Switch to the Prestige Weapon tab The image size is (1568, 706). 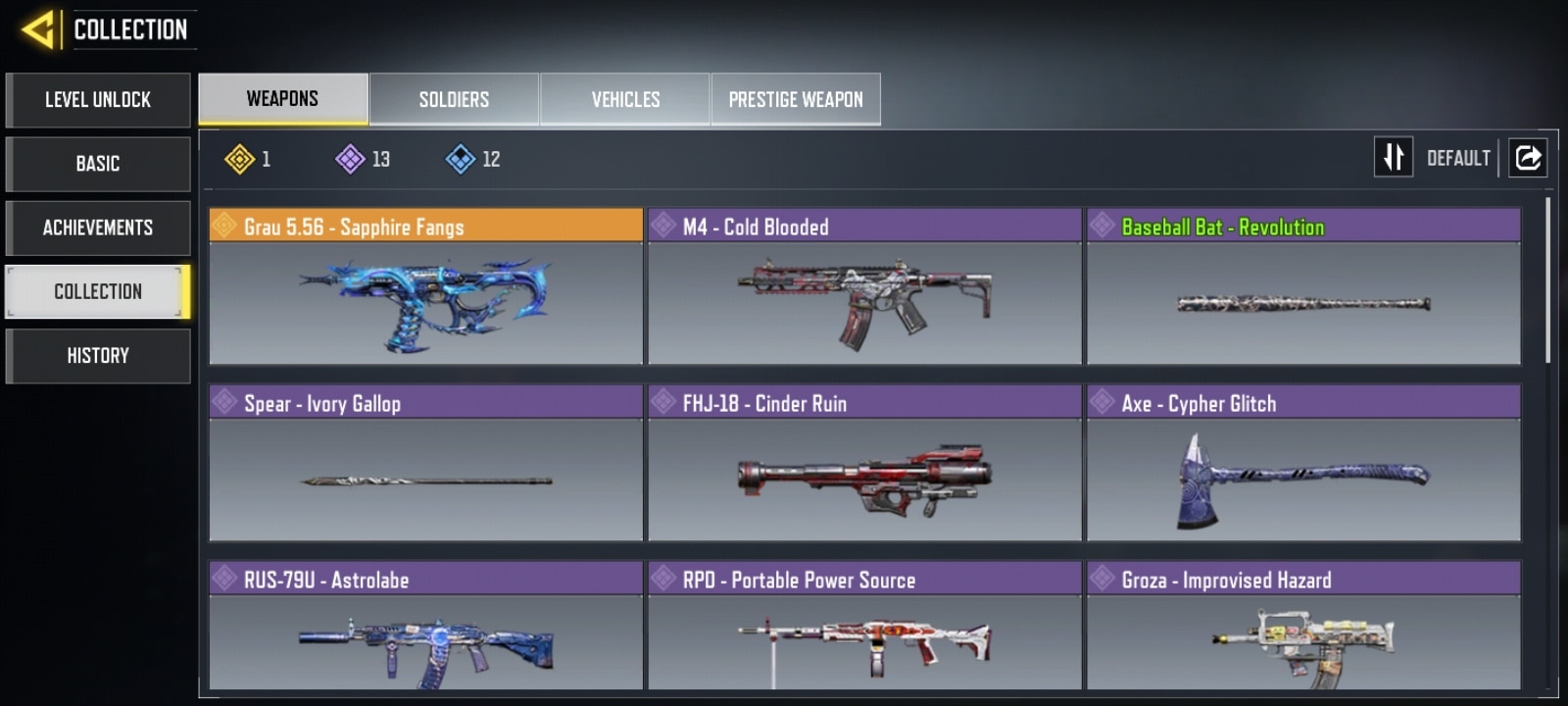tap(796, 99)
